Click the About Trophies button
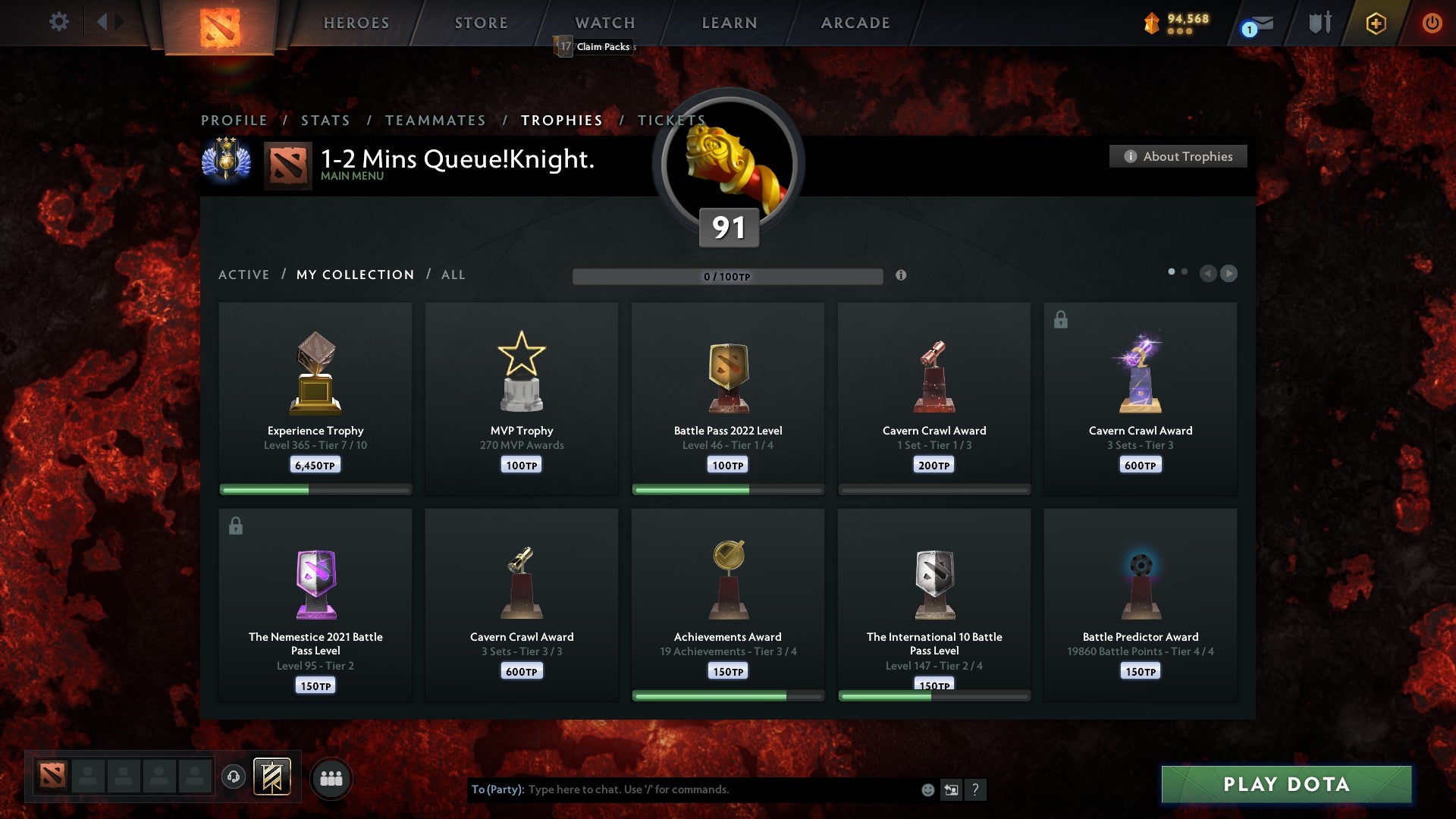This screenshot has width=1456, height=819. [1178, 156]
